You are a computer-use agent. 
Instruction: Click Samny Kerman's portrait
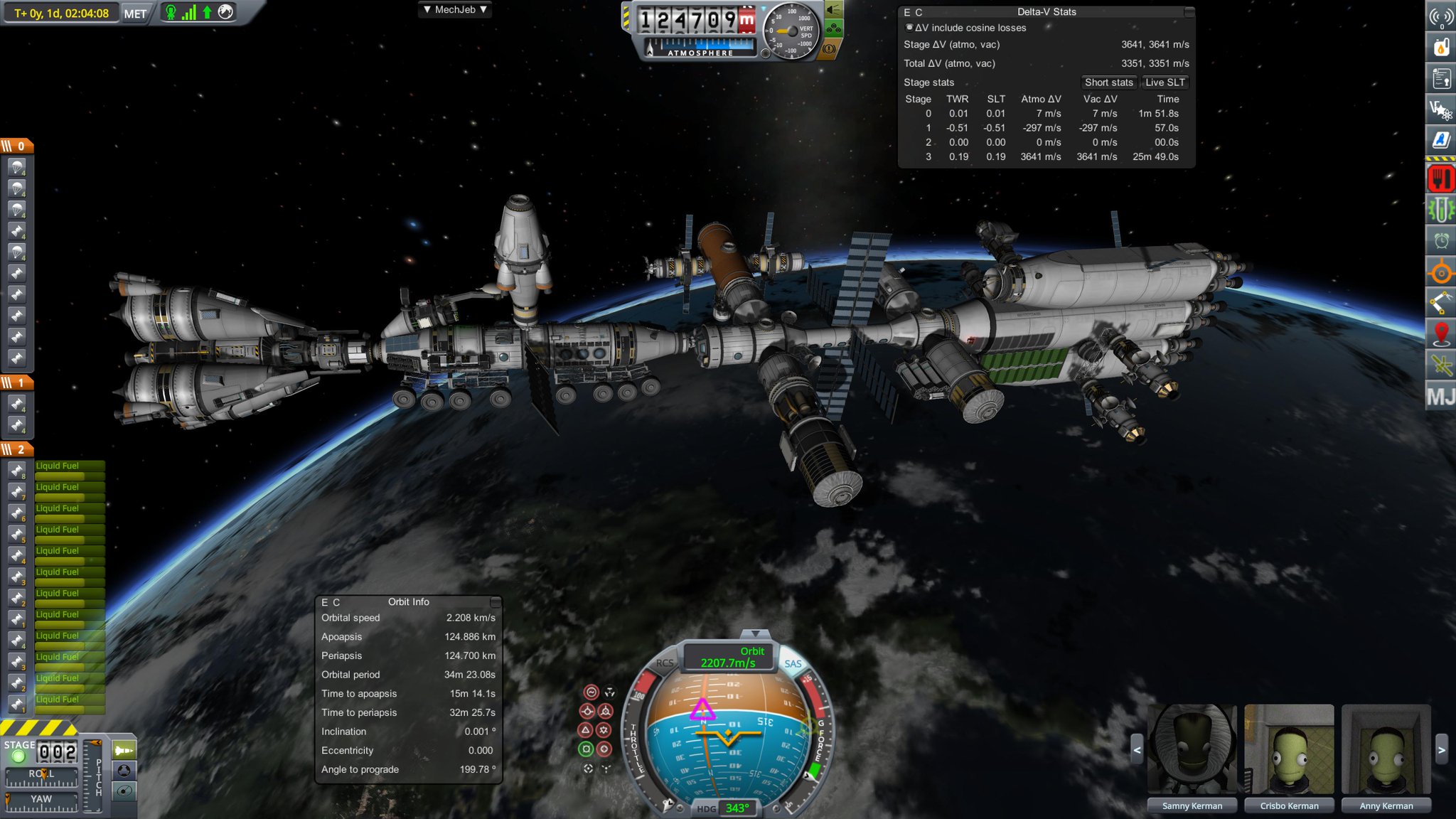[1192, 750]
